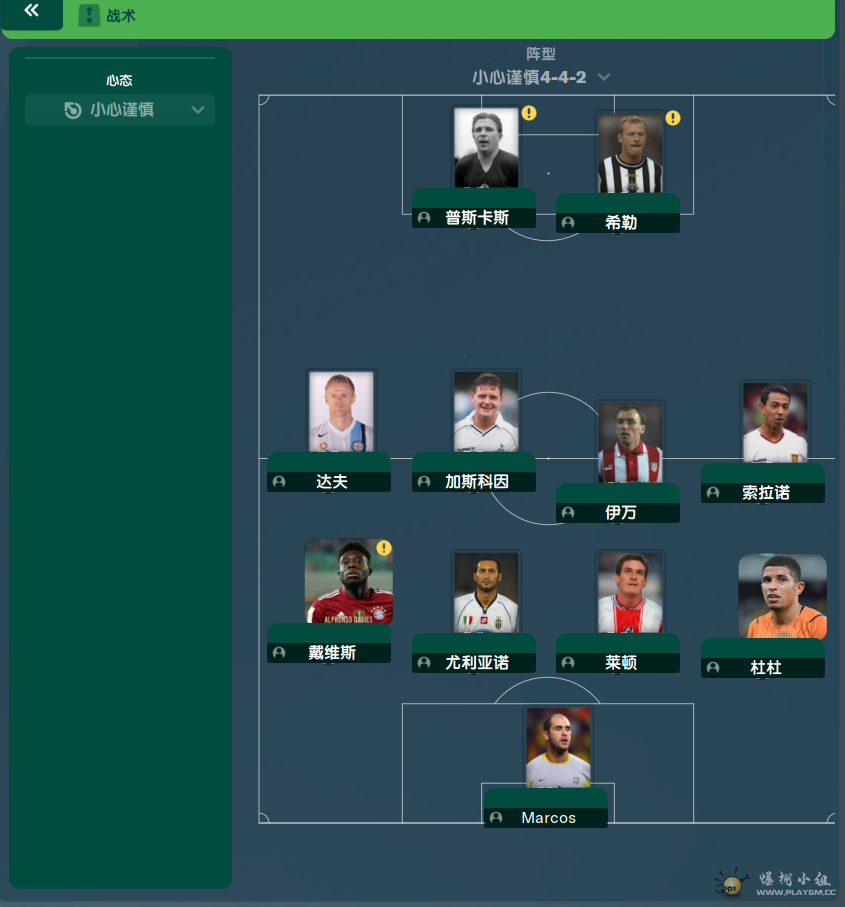
Task: Open the 战术 tactics tab
Action: [108, 15]
